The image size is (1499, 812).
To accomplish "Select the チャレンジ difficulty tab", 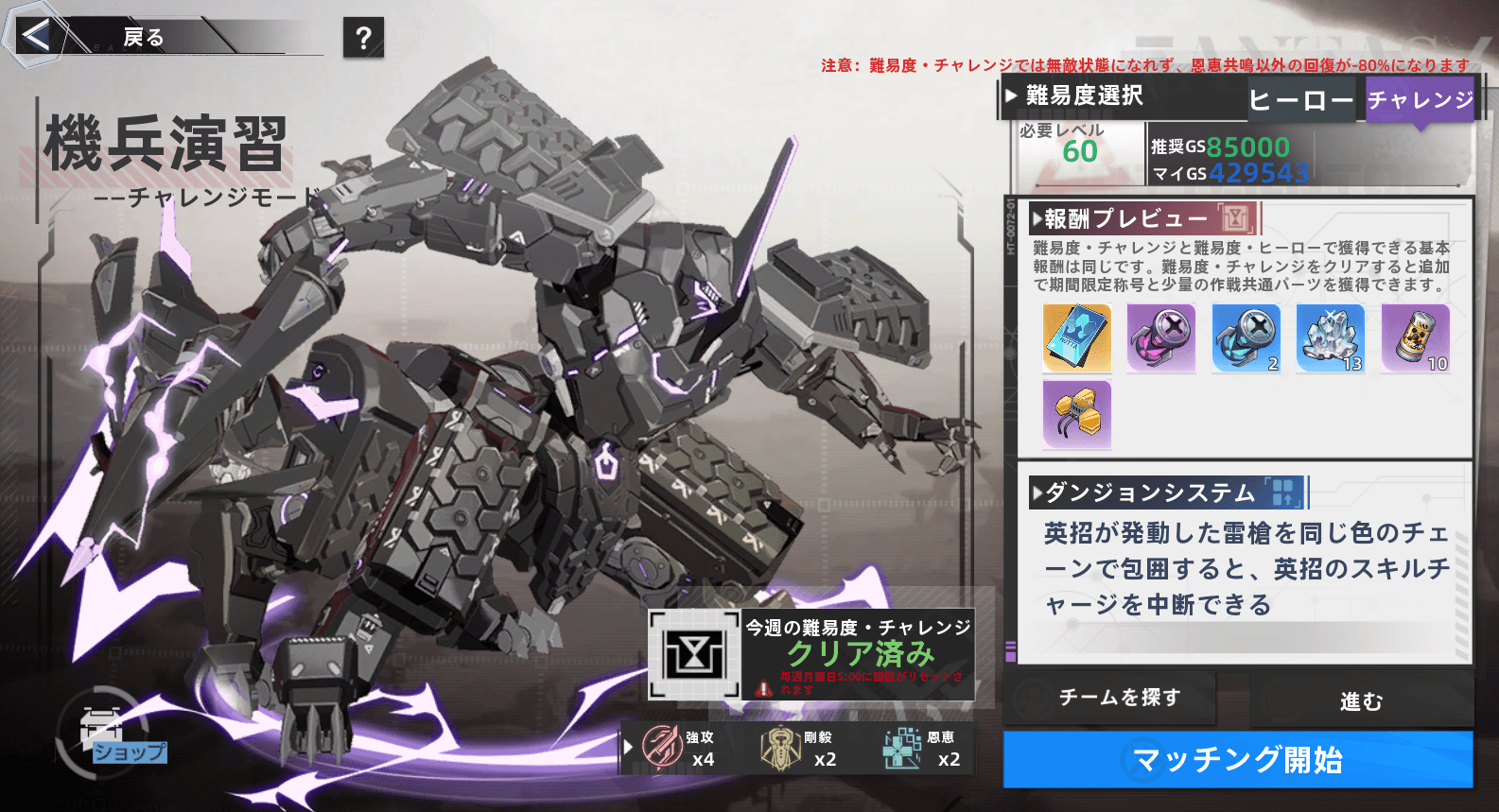I will pyautogui.click(x=1421, y=99).
